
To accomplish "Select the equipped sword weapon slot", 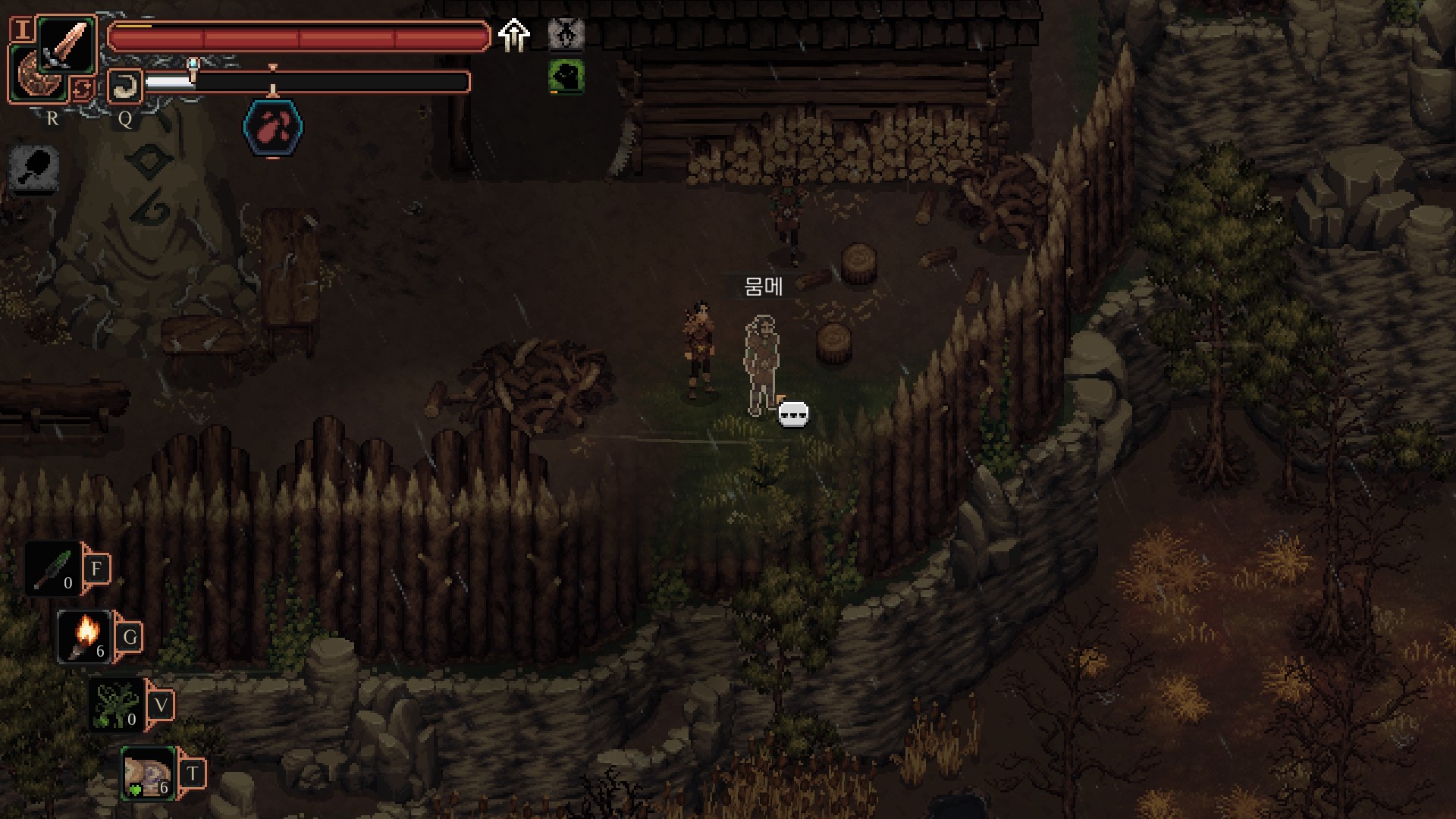I will click(67, 45).
